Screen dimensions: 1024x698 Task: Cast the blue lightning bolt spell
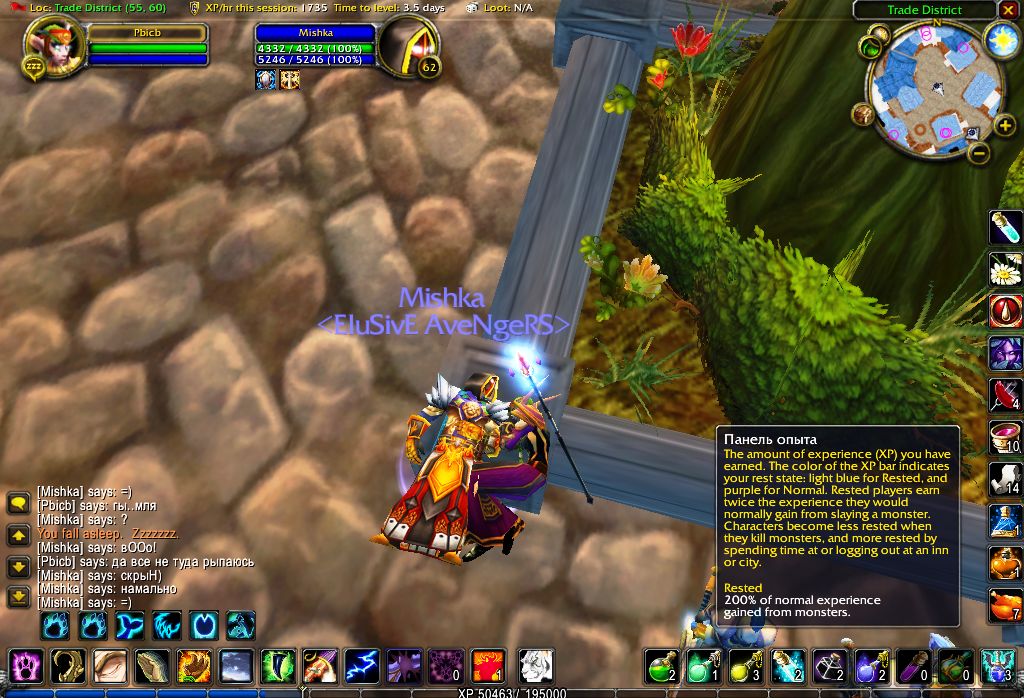[x=361, y=666]
